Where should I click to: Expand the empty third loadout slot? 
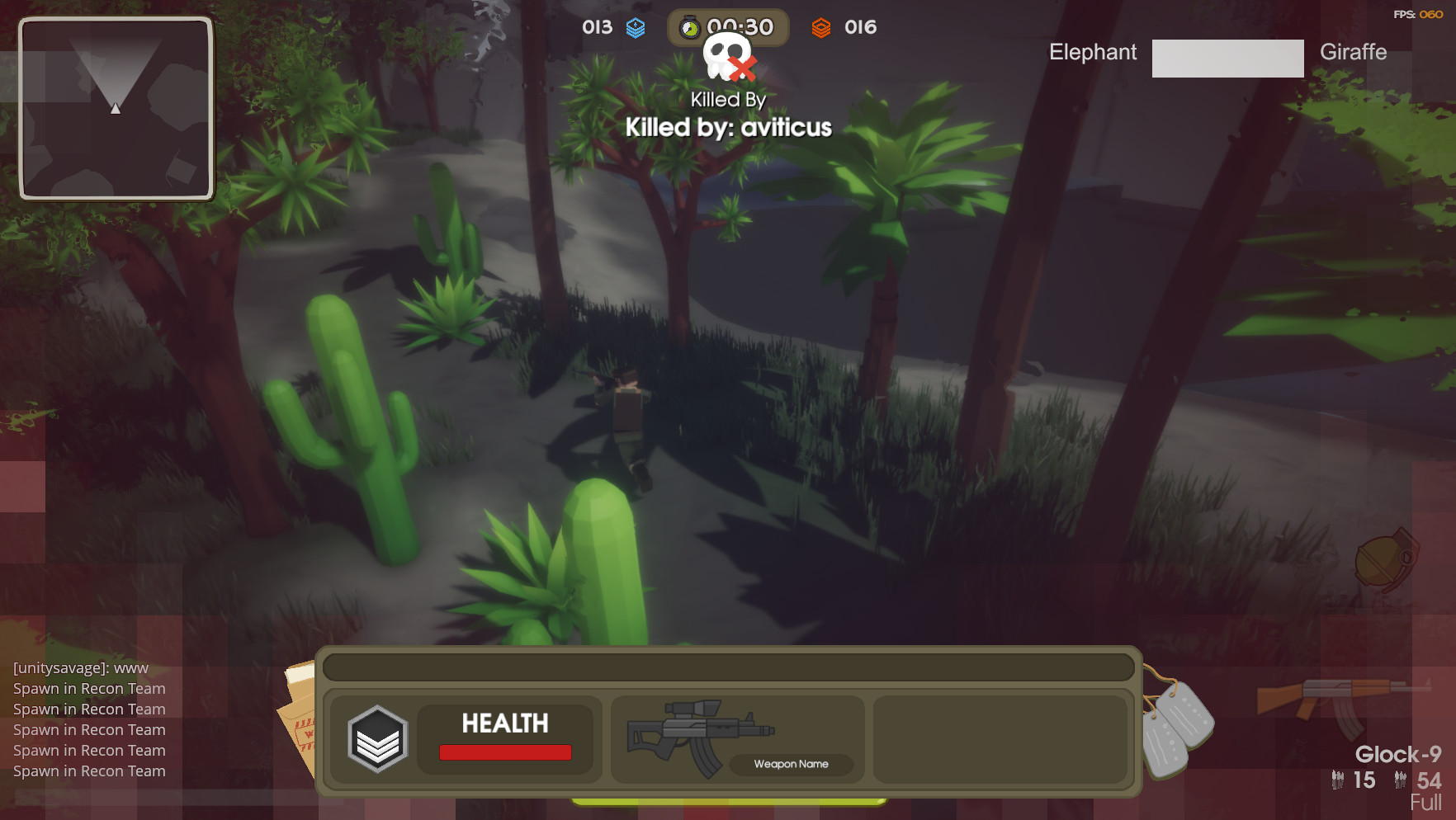(x=1000, y=738)
